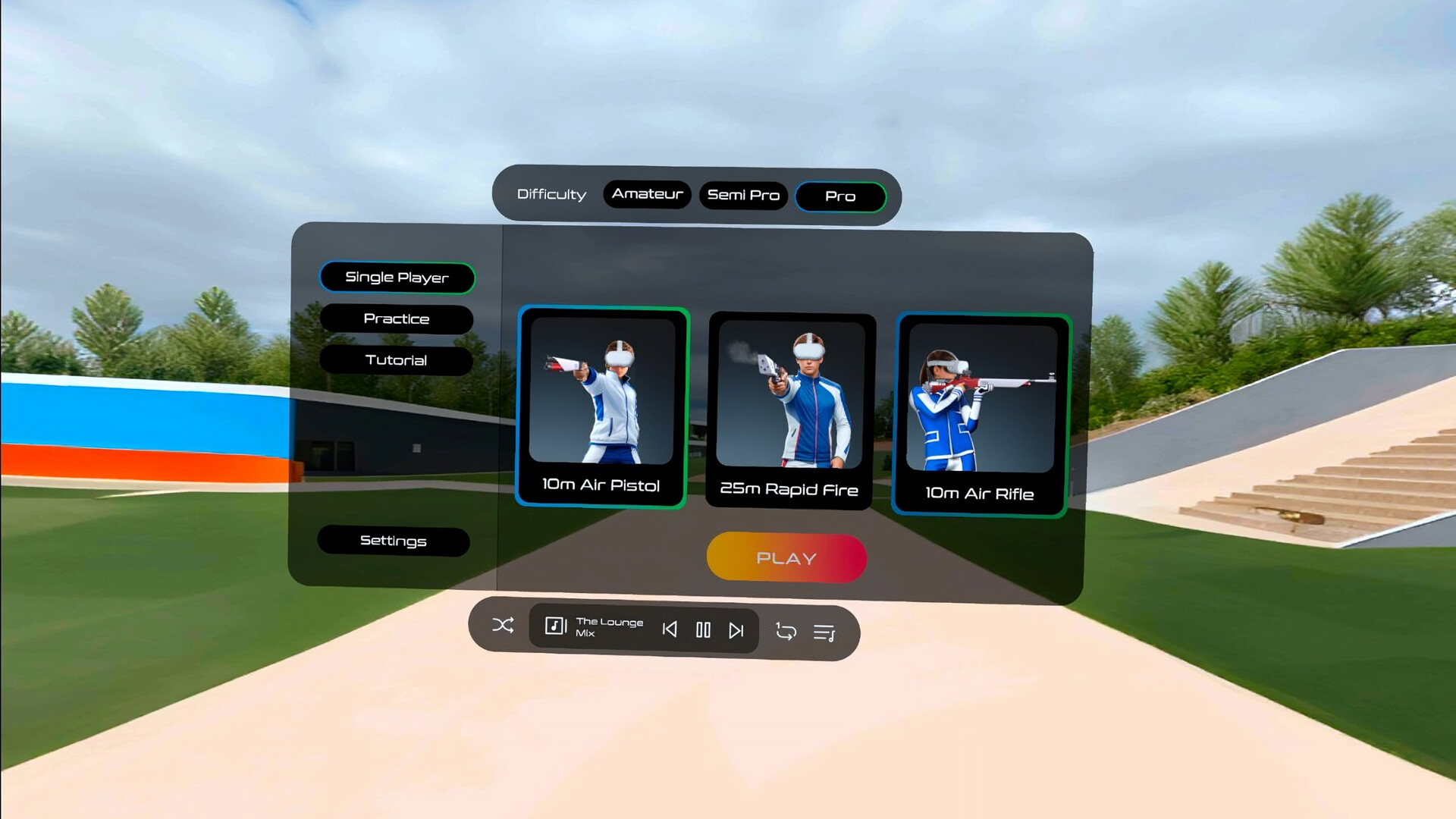Select Pro difficulty
Viewport: 1456px width, 819px height.
point(840,196)
